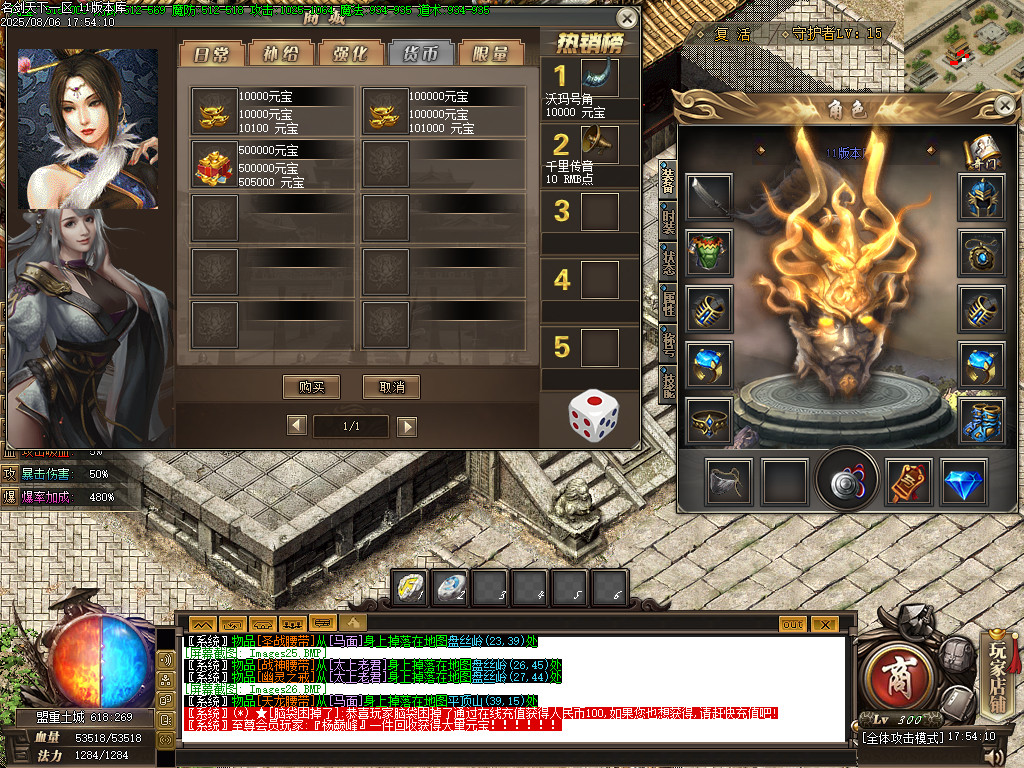
Task: Switch to the 日常 shop tab
Action: [x=211, y=54]
